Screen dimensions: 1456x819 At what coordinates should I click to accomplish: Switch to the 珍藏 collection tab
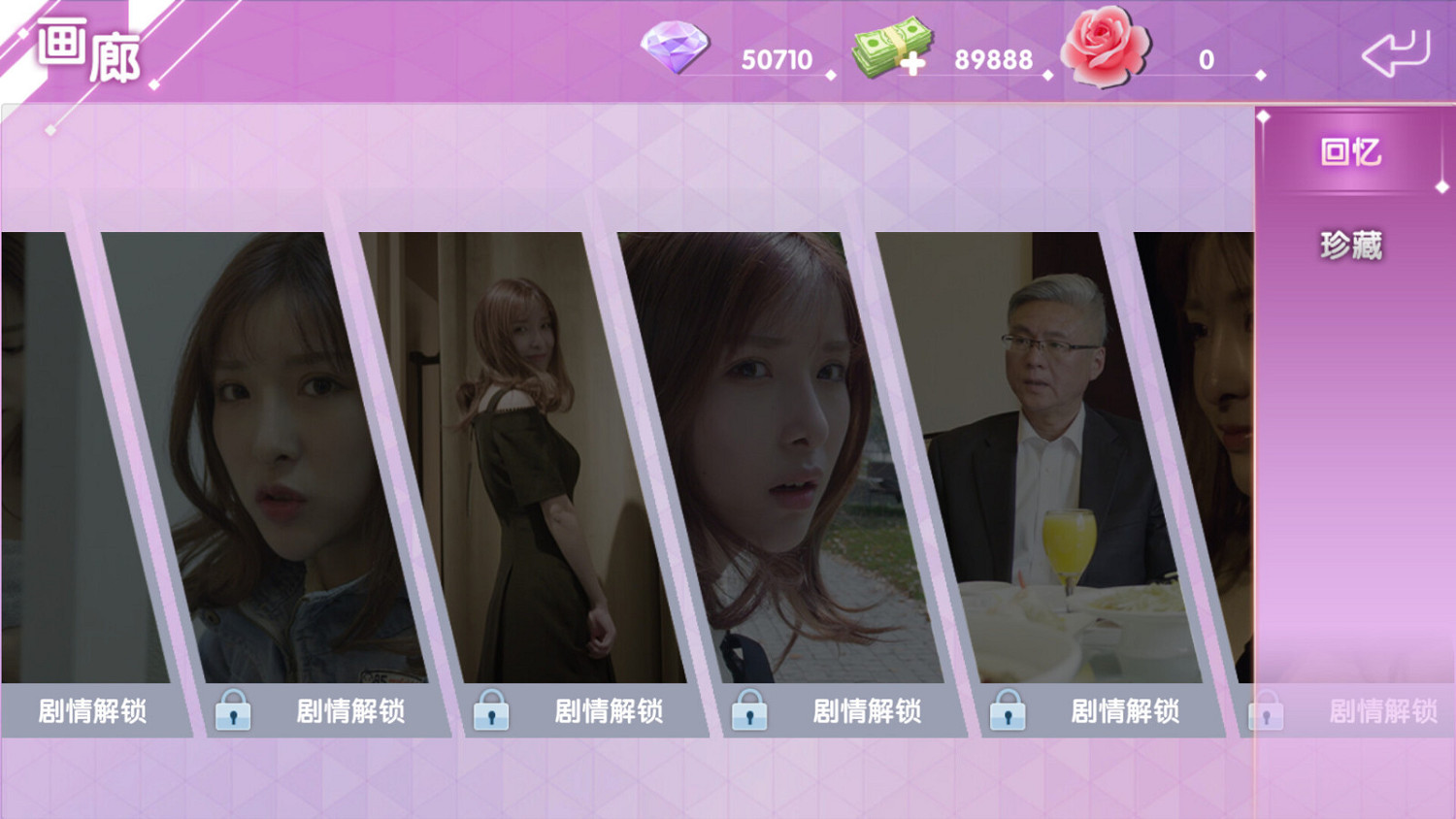coord(1351,243)
